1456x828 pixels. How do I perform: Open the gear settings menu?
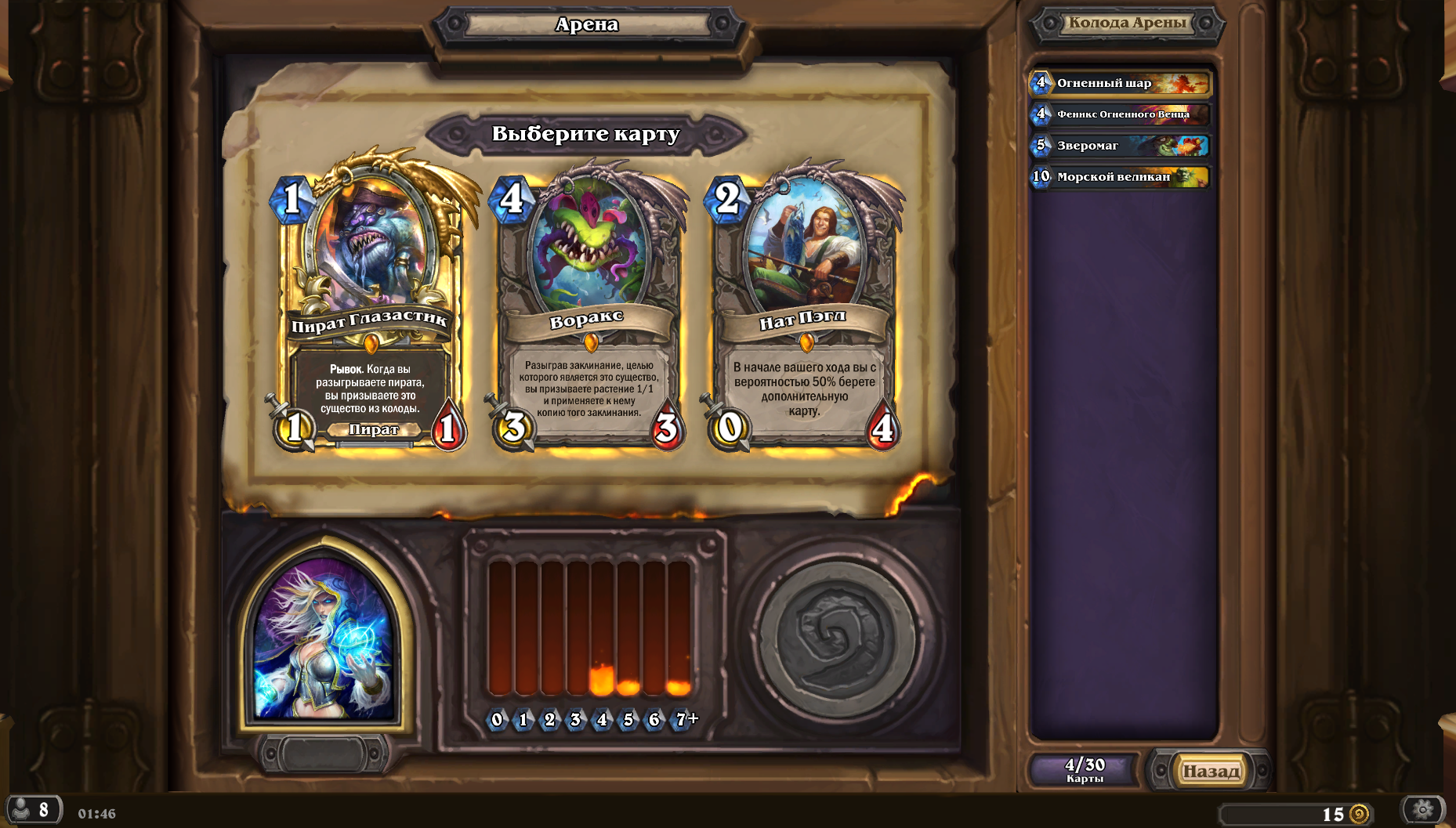pos(1422,810)
